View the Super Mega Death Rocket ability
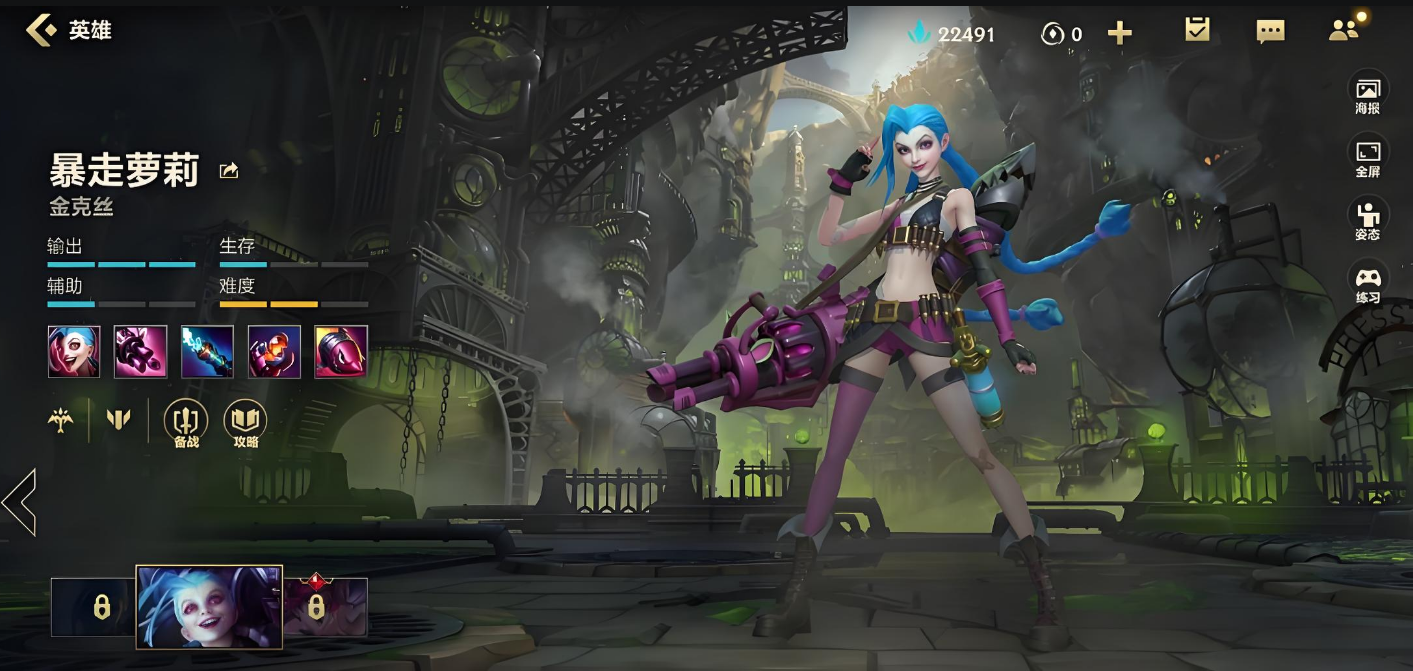 click(x=341, y=351)
